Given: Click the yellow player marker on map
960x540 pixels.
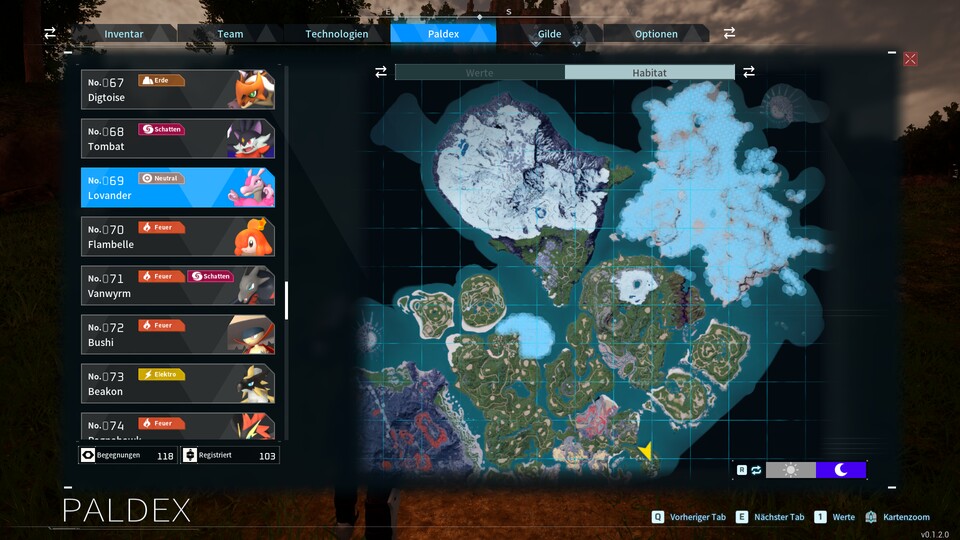Looking at the screenshot, I should tap(646, 451).
